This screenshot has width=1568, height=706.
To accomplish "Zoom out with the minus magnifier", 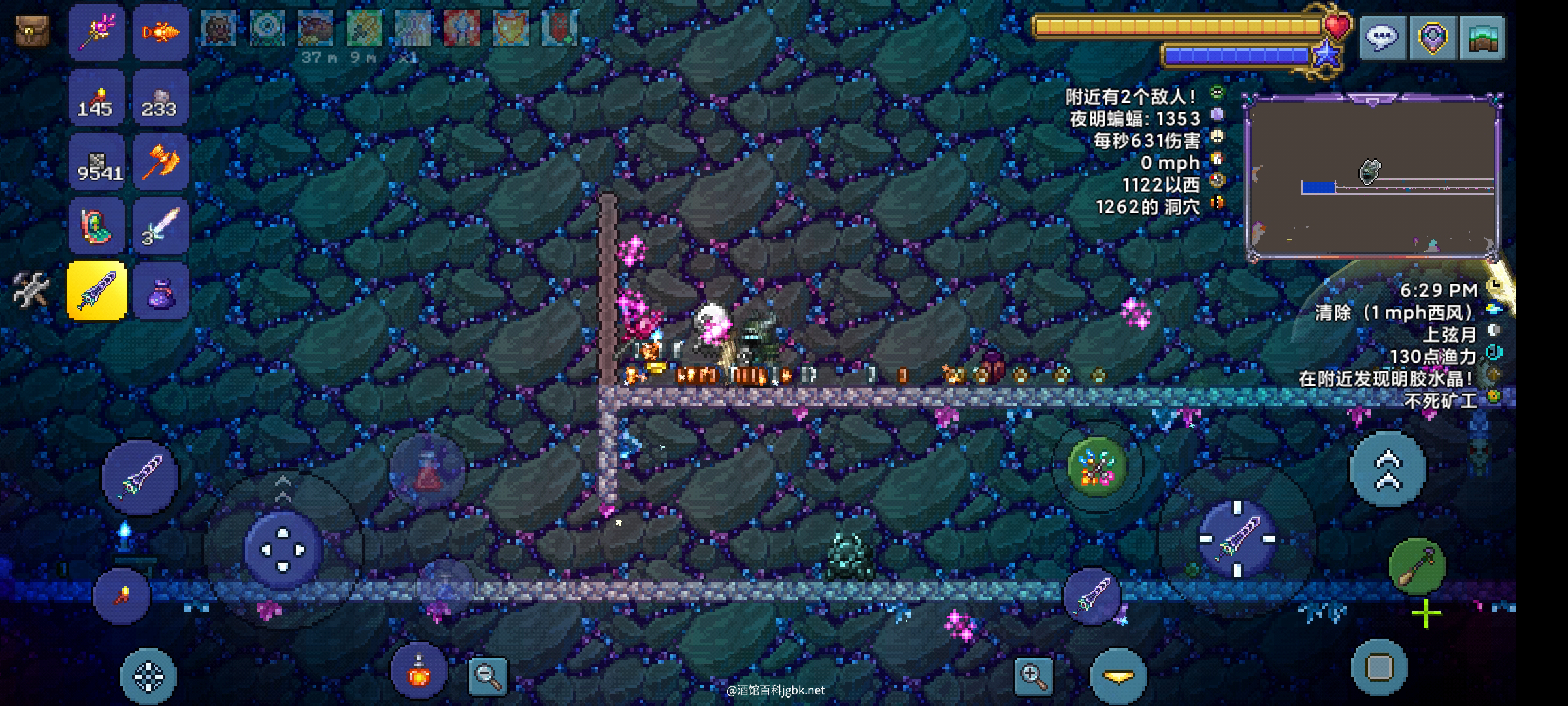I will pyautogui.click(x=488, y=675).
